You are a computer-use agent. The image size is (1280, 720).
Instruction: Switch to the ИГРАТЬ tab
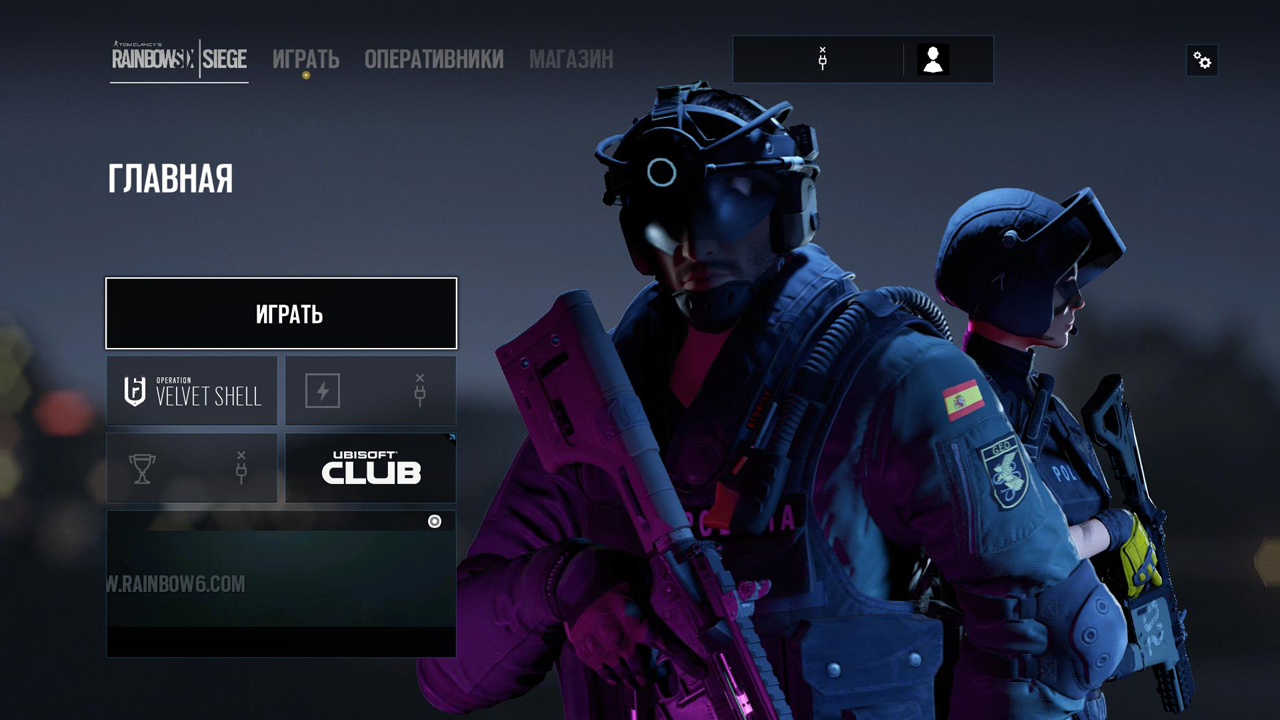coord(306,60)
